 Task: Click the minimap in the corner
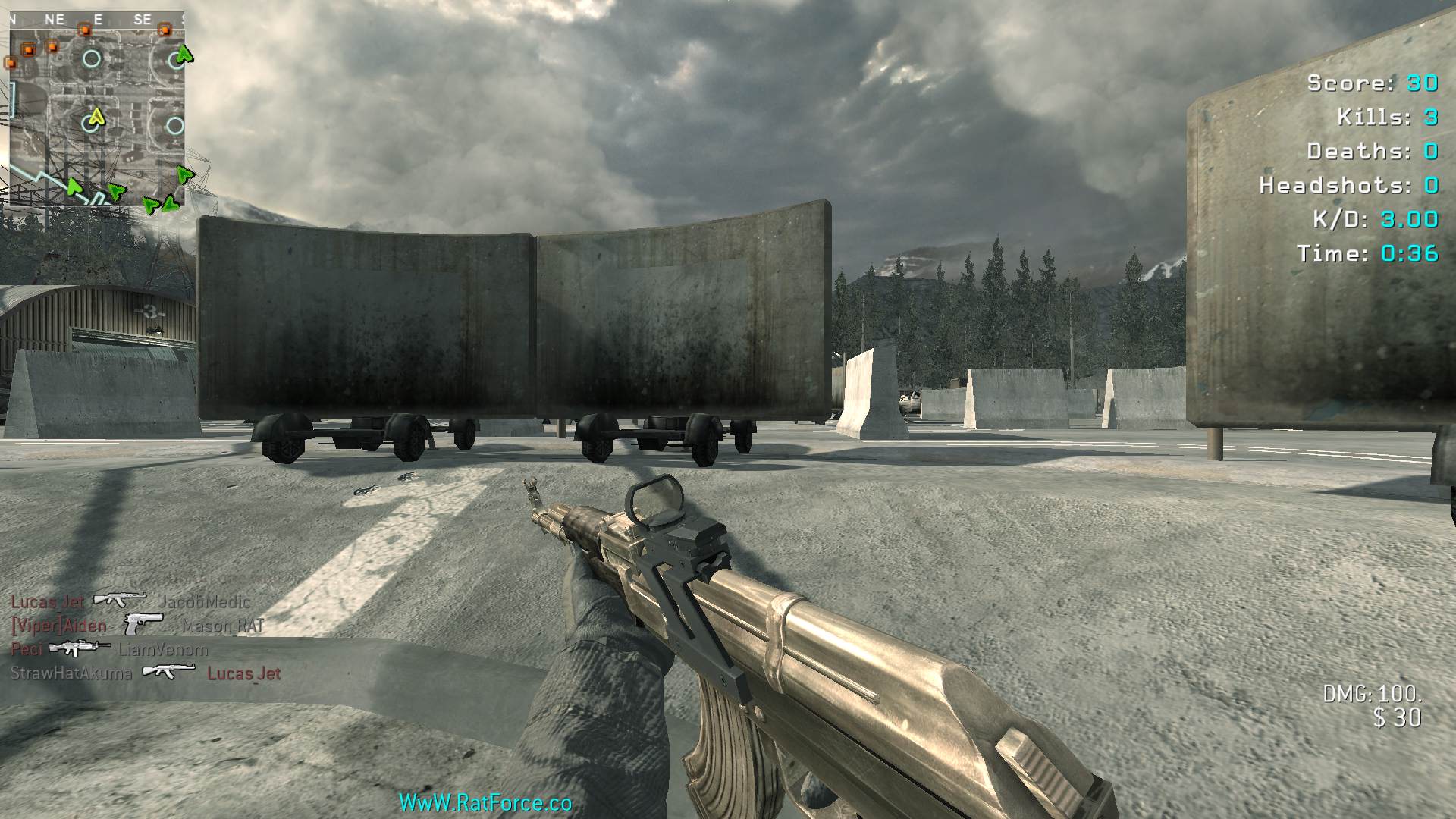tap(97, 108)
